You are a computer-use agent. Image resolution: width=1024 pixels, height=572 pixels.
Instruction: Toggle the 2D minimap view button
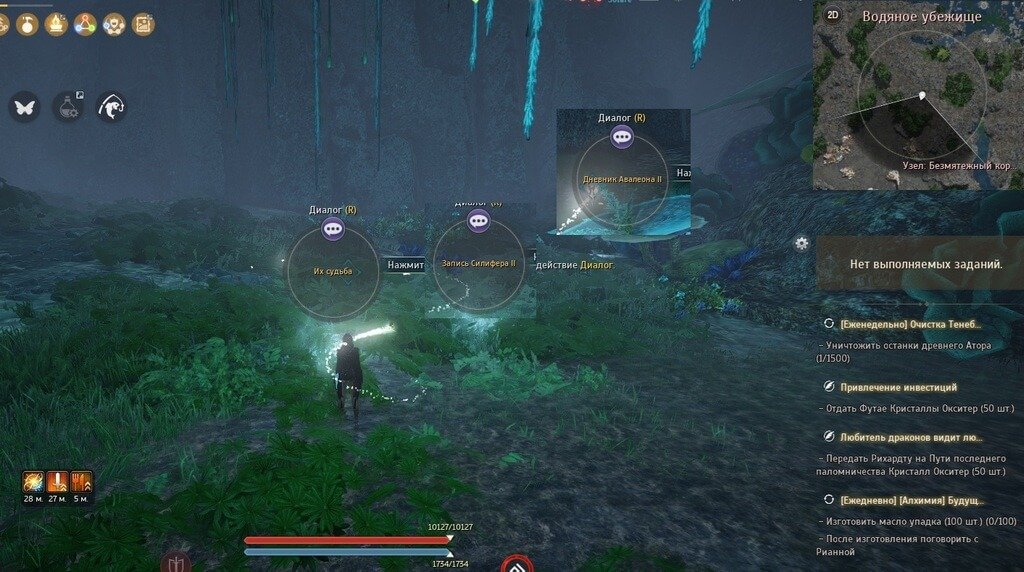tap(832, 15)
